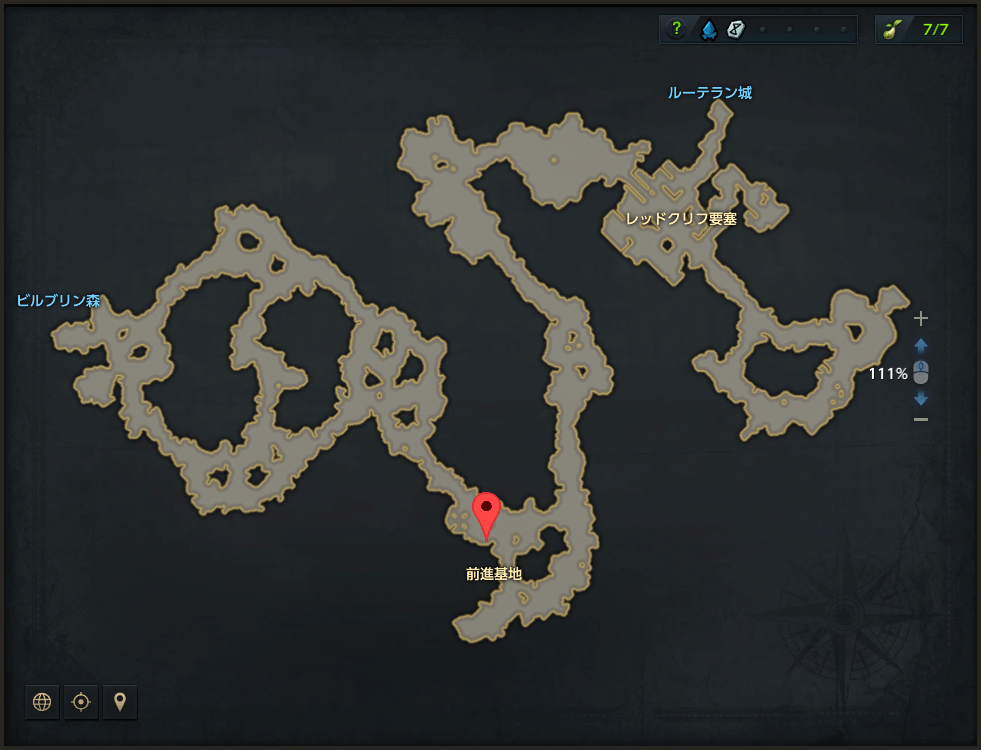
Task: Click the blue crystal collectible icon
Action: [708, 29]
